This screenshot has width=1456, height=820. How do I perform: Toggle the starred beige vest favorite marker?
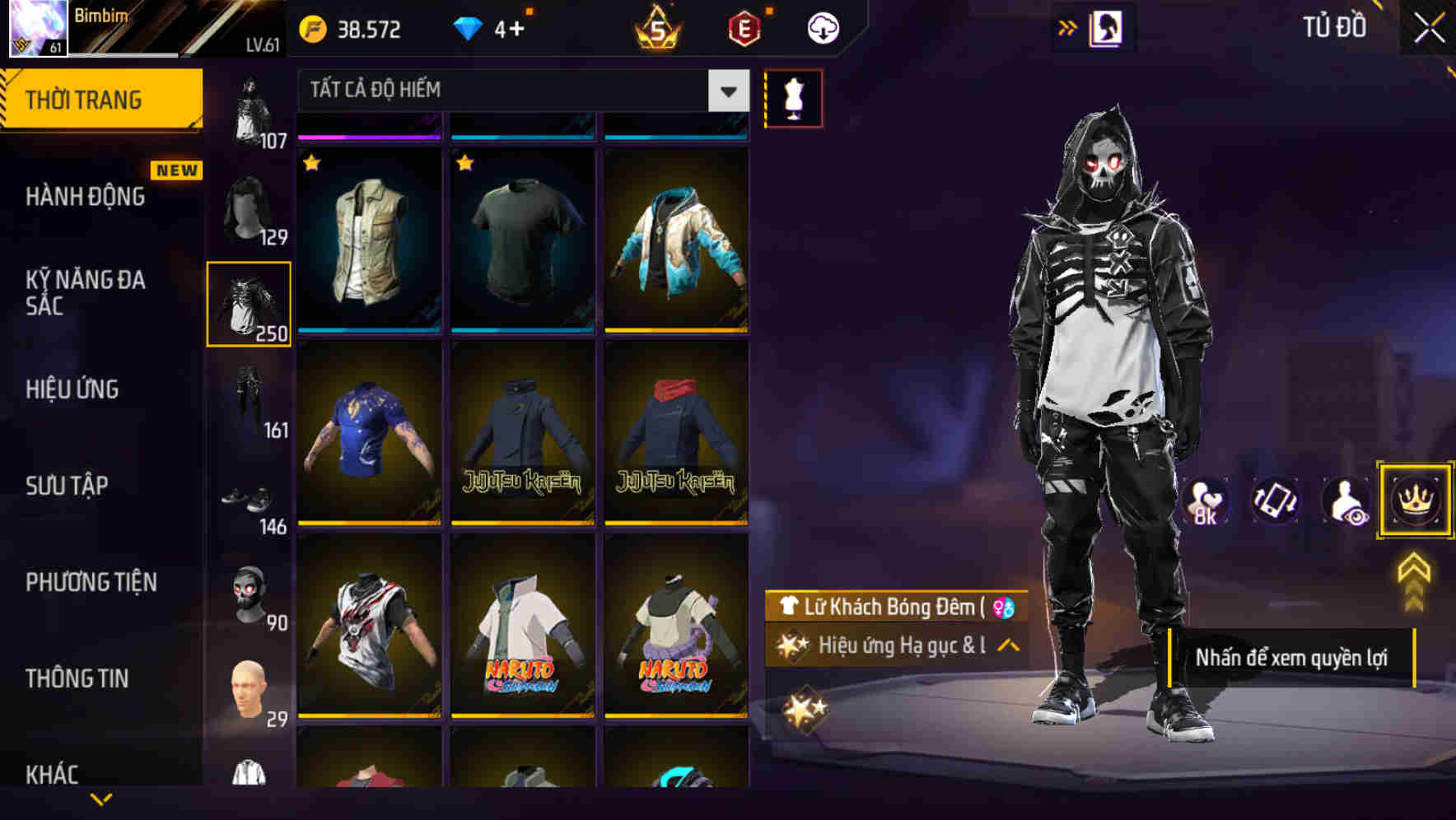[311, 164]
